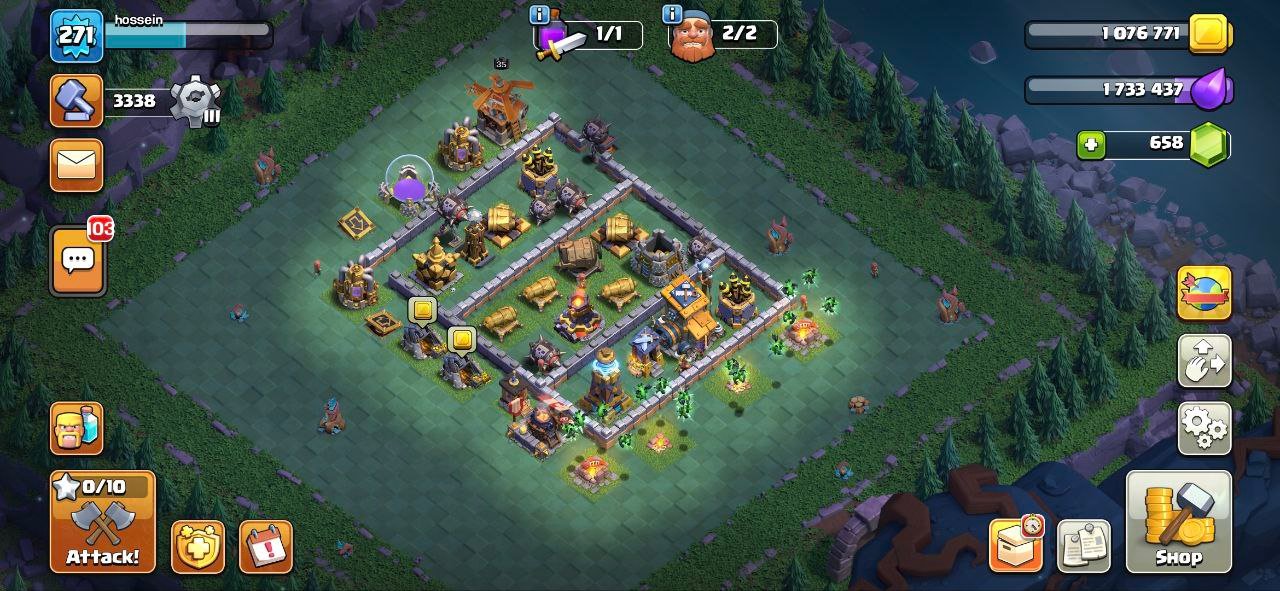Start a battle with the Attack! button

point(103,521)
